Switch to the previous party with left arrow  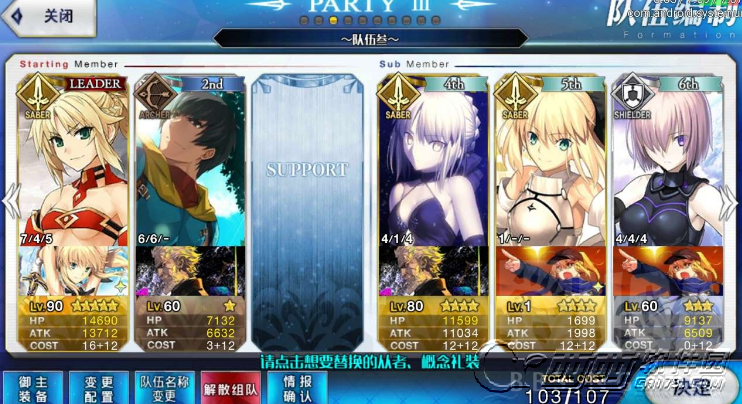9,200
